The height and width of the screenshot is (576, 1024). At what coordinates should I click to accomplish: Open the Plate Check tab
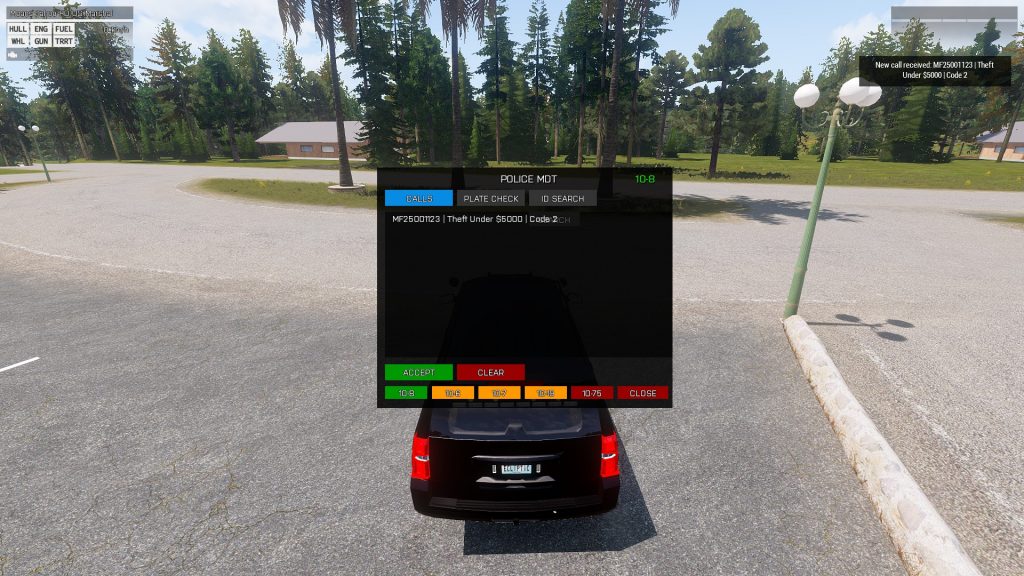pos(490,198)
